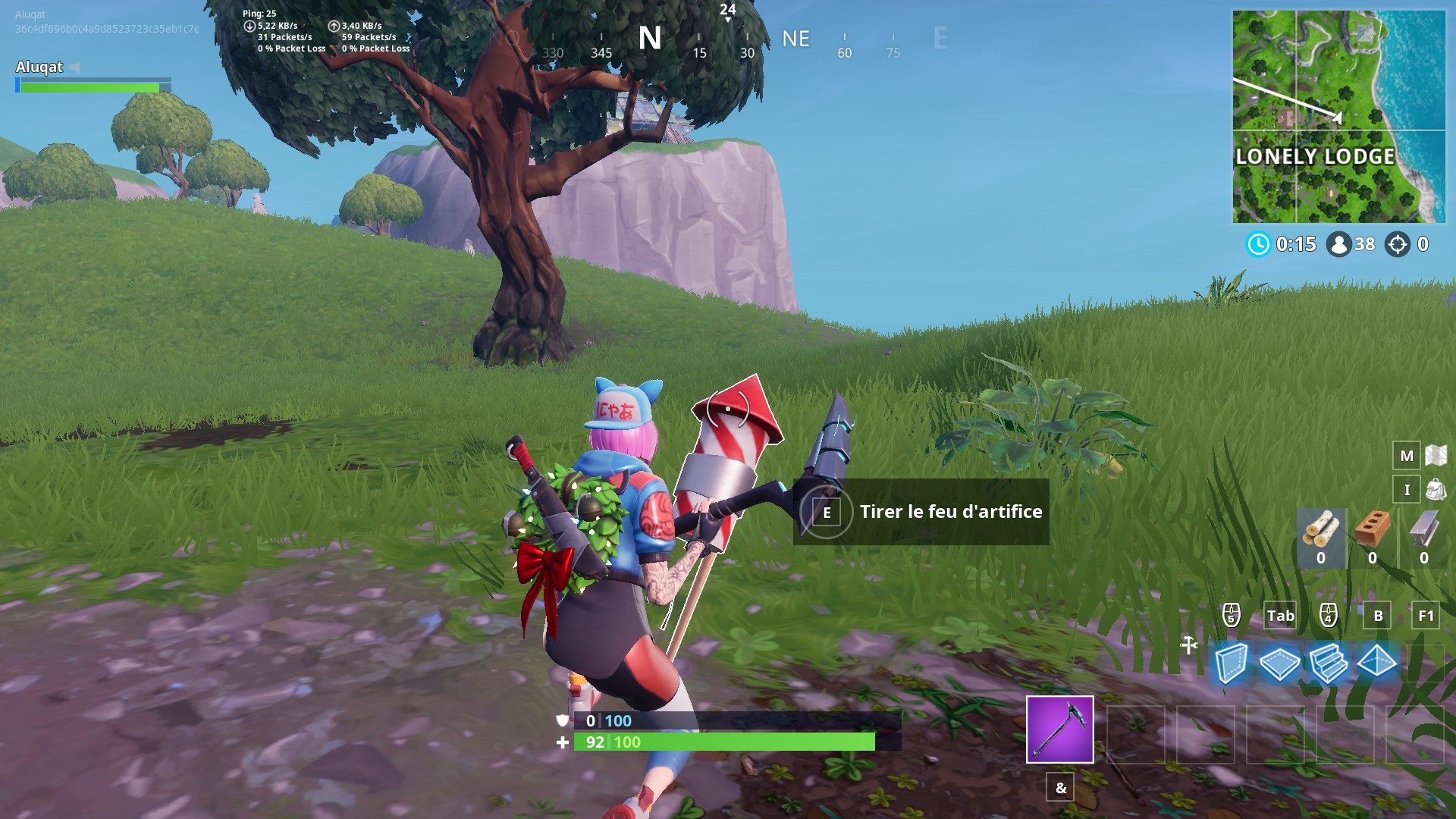Select the pyramid roof building piece
Image resolution: width=1456 pixels, height=819 pixels.
[1376, 662]
